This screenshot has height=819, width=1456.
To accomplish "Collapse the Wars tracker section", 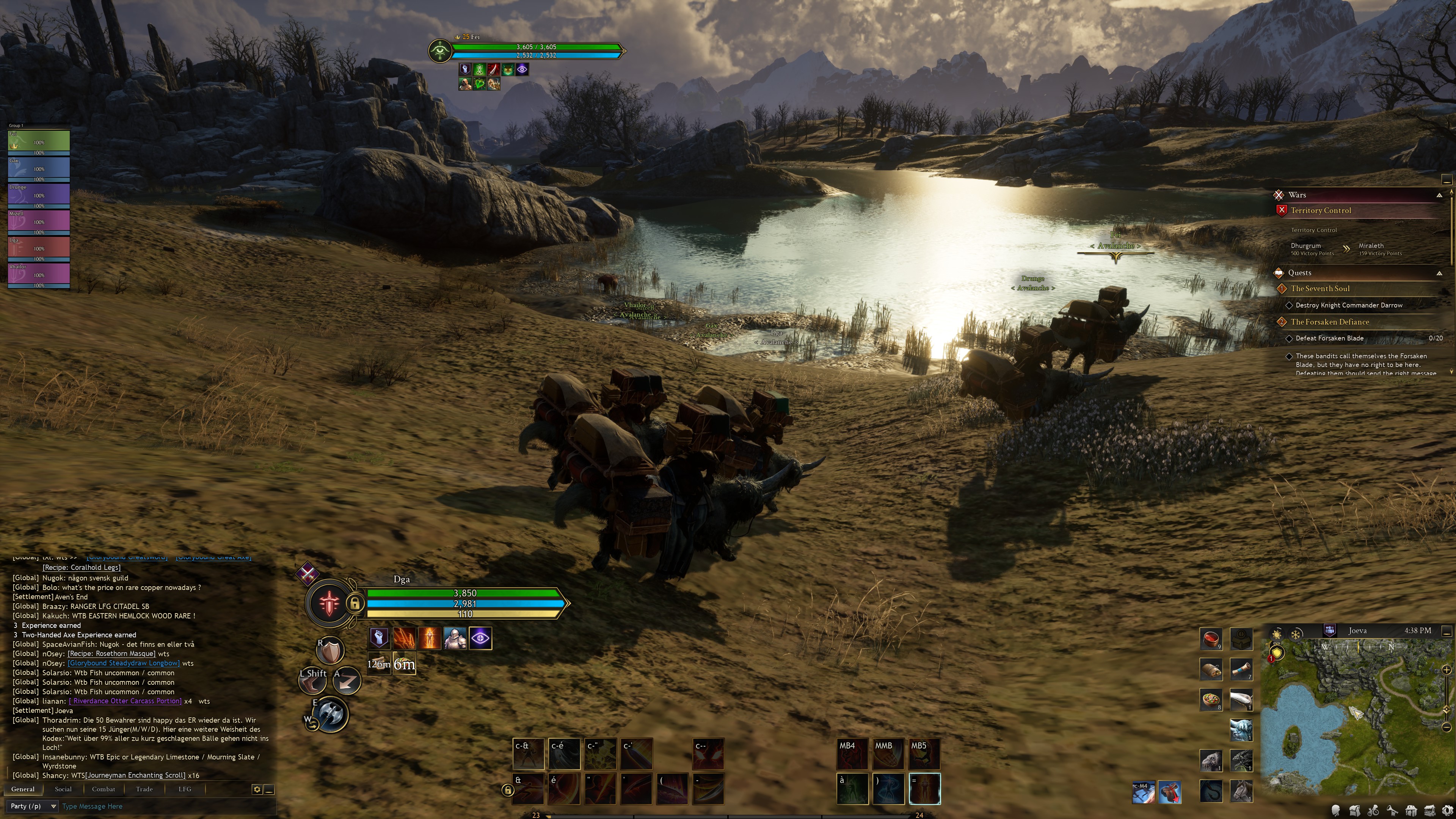I will (1439, 195).
